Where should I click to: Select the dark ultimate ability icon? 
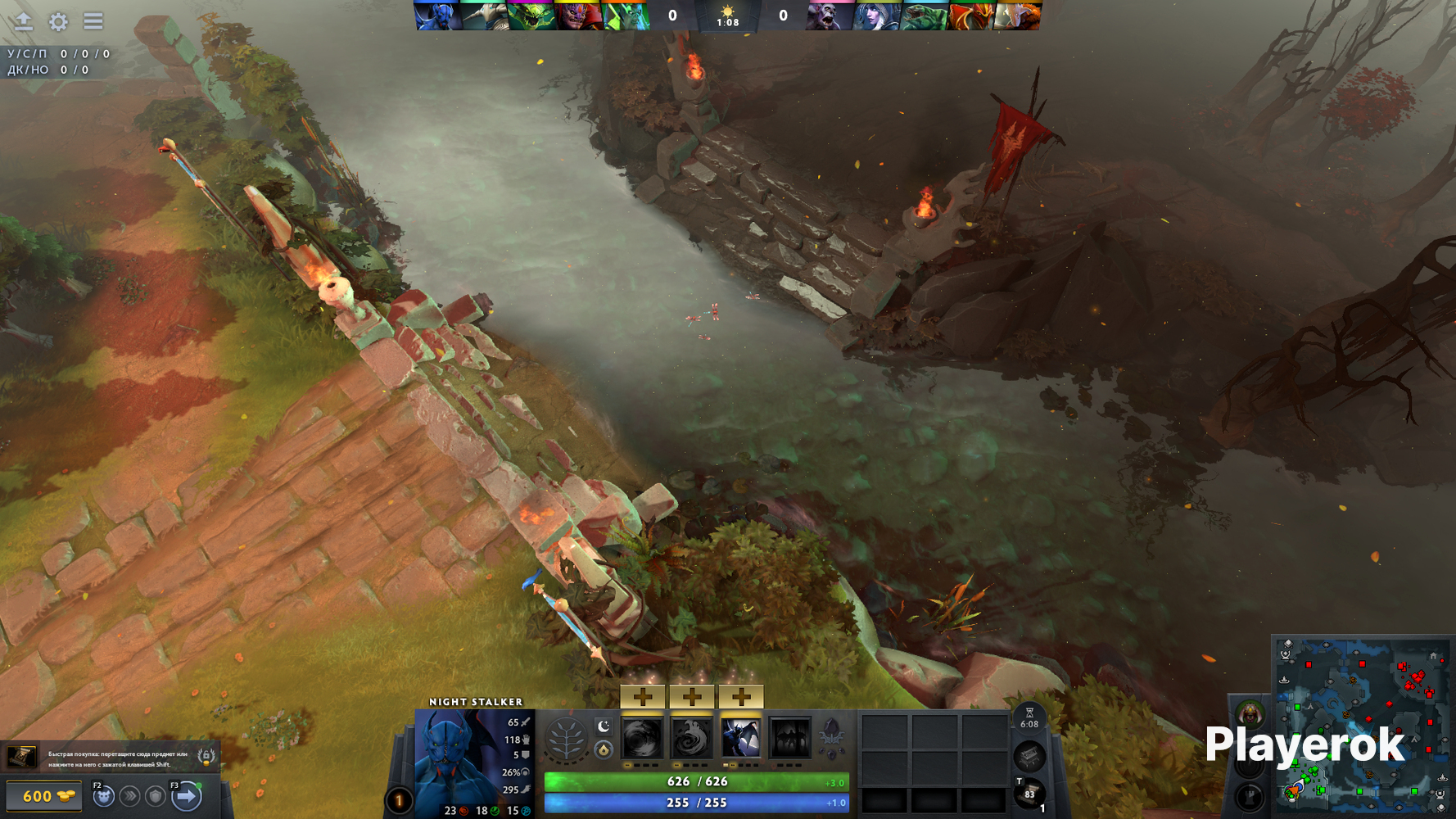(x=790, y=739)
